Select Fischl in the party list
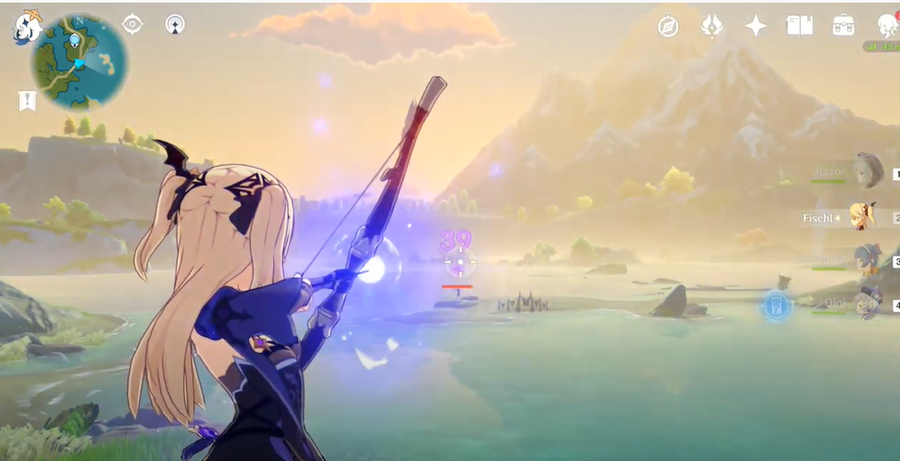The width and height of the screenshot is (900, 461). pyautogui.click(x=864, y=216)
